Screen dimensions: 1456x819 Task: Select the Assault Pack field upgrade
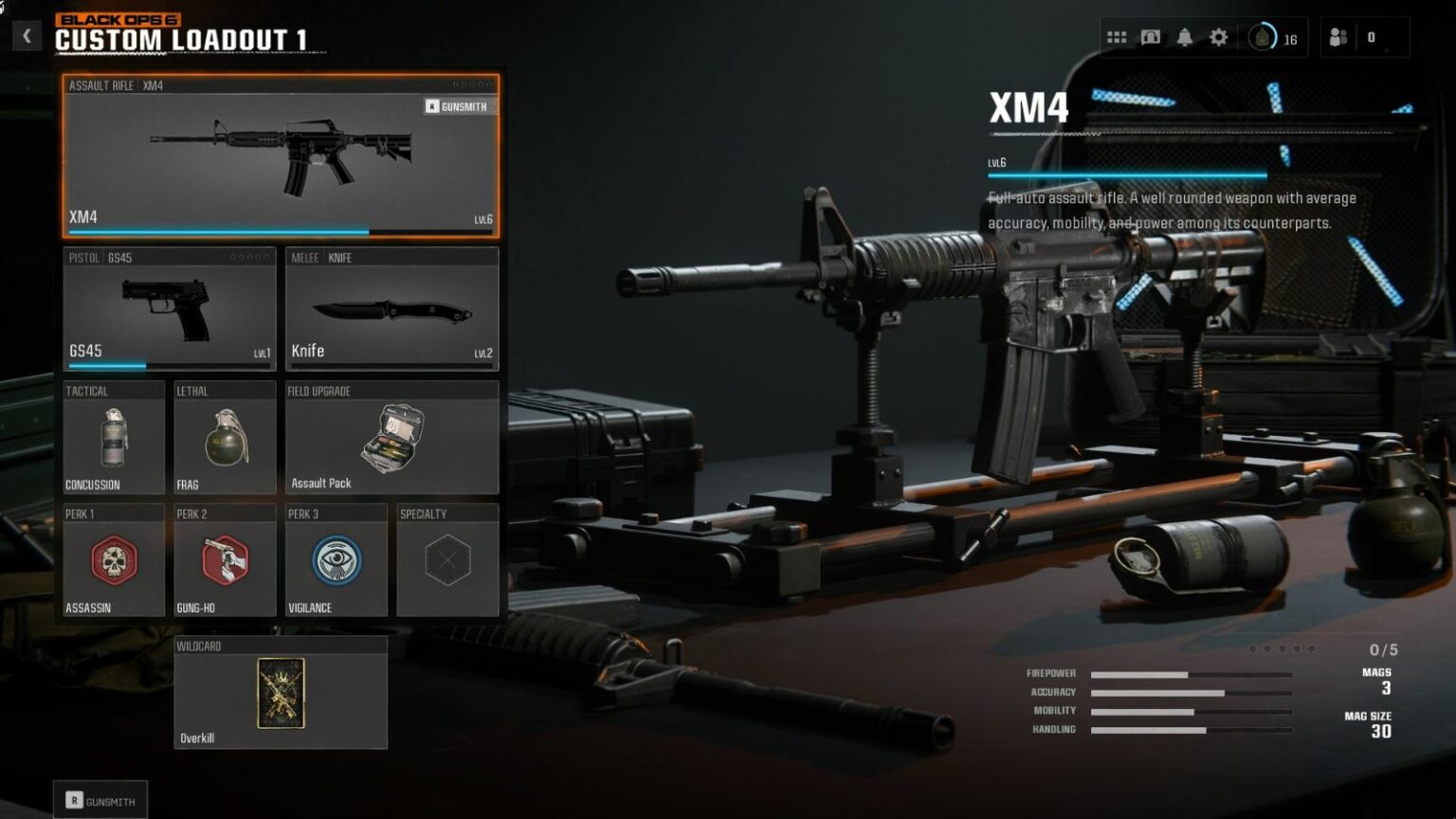[391, 438]
